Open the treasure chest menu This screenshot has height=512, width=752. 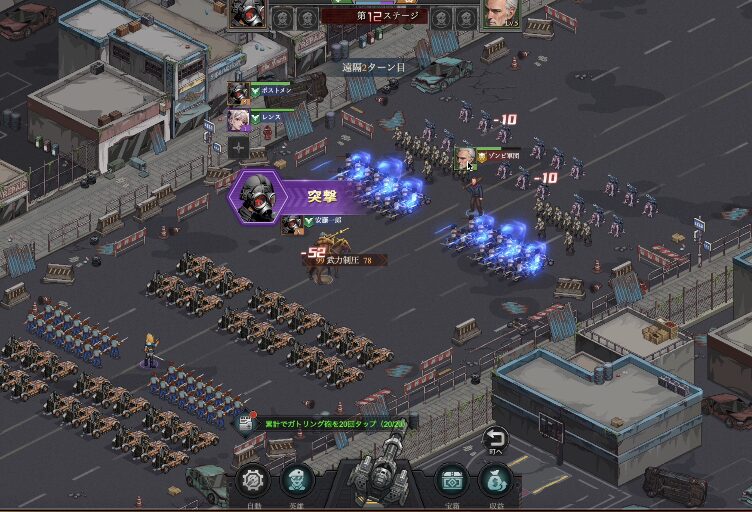451,481
